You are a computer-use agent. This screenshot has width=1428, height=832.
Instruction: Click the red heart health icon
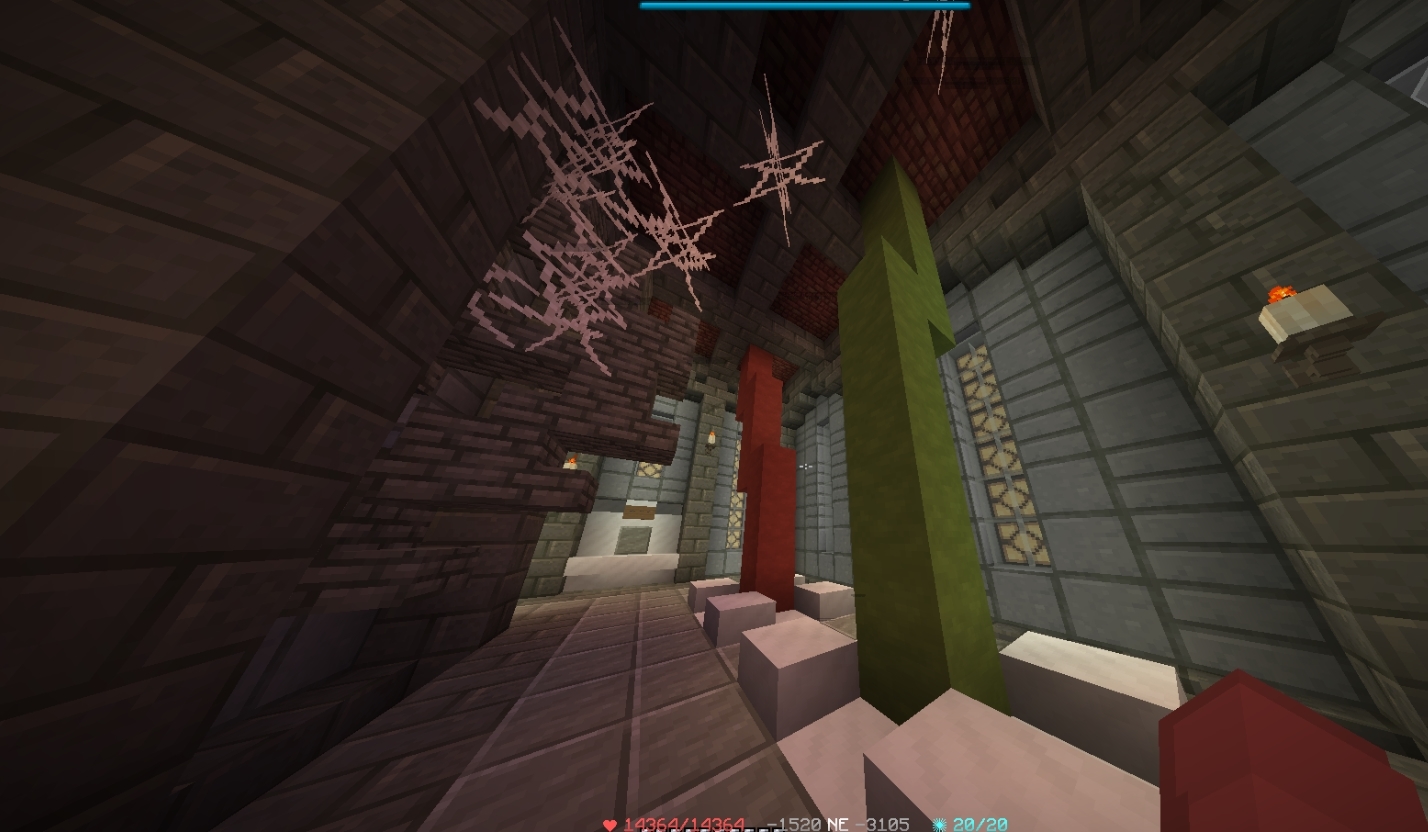[x=611, y=824]
